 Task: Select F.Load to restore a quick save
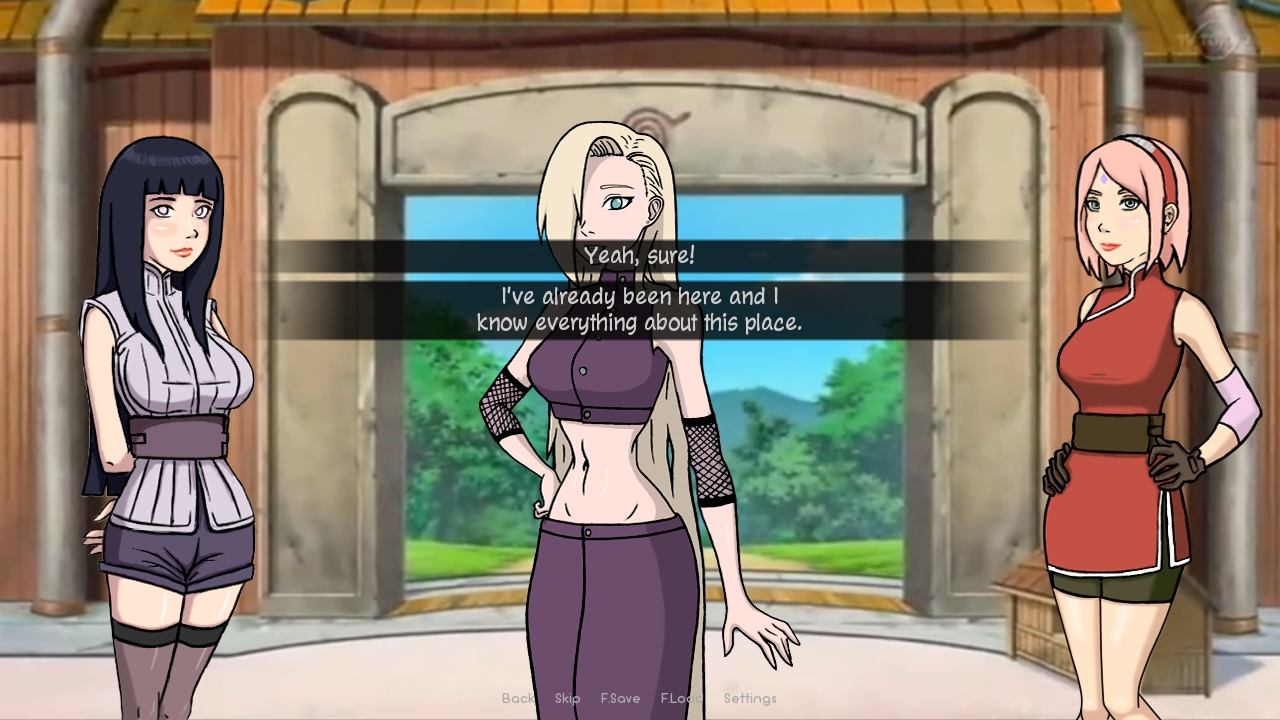coord(682,699)
